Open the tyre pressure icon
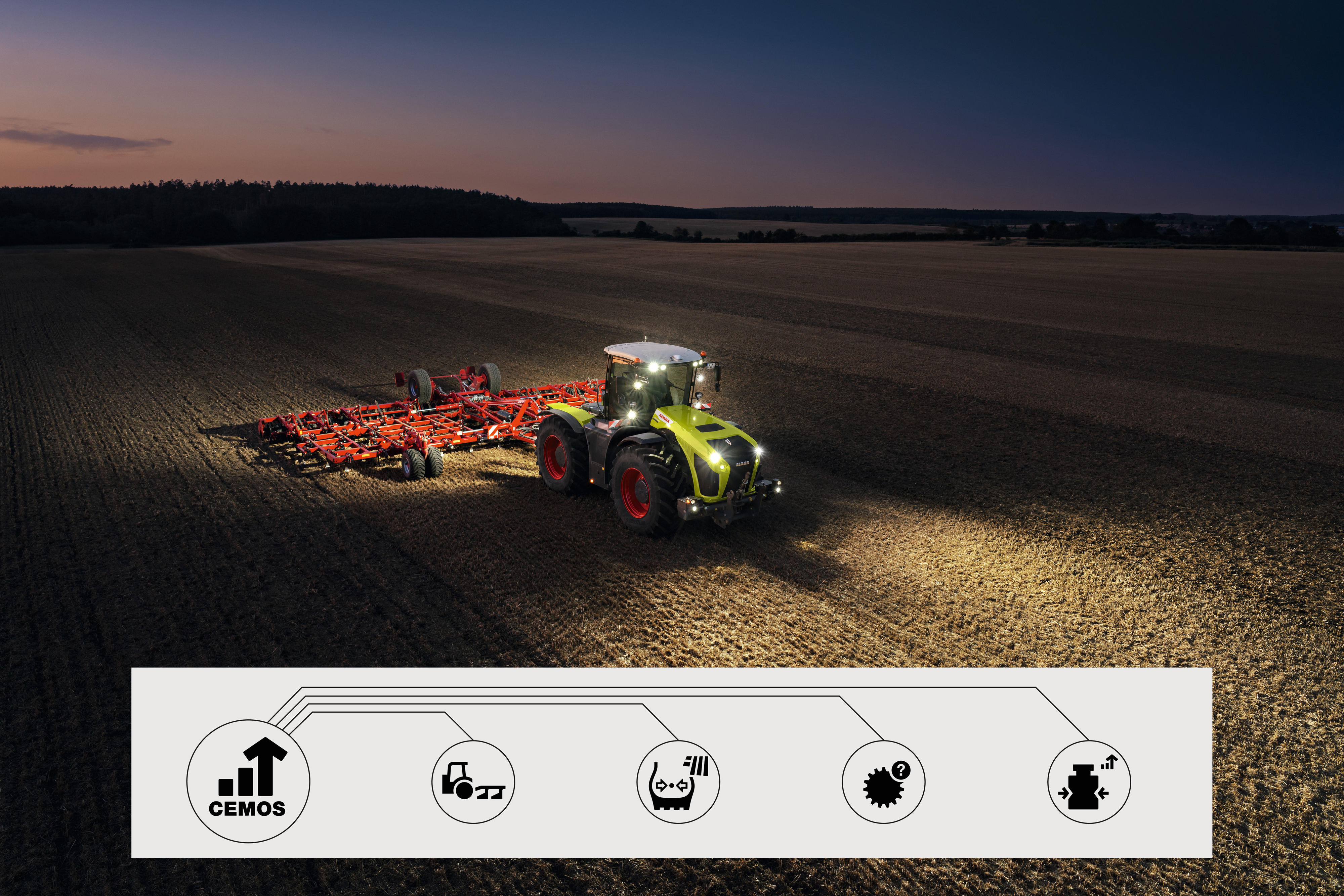1344x896 pixels. 678,782
